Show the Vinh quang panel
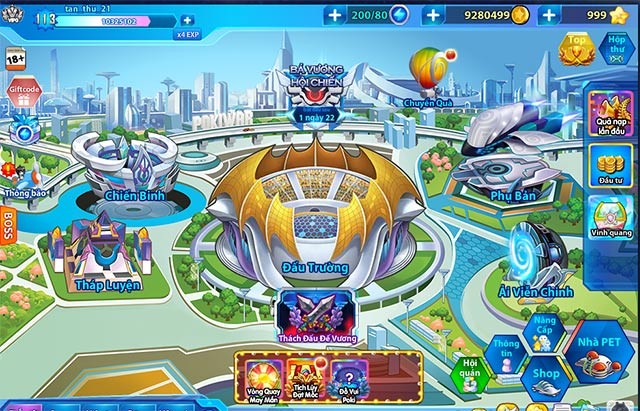 pos(607,214)
